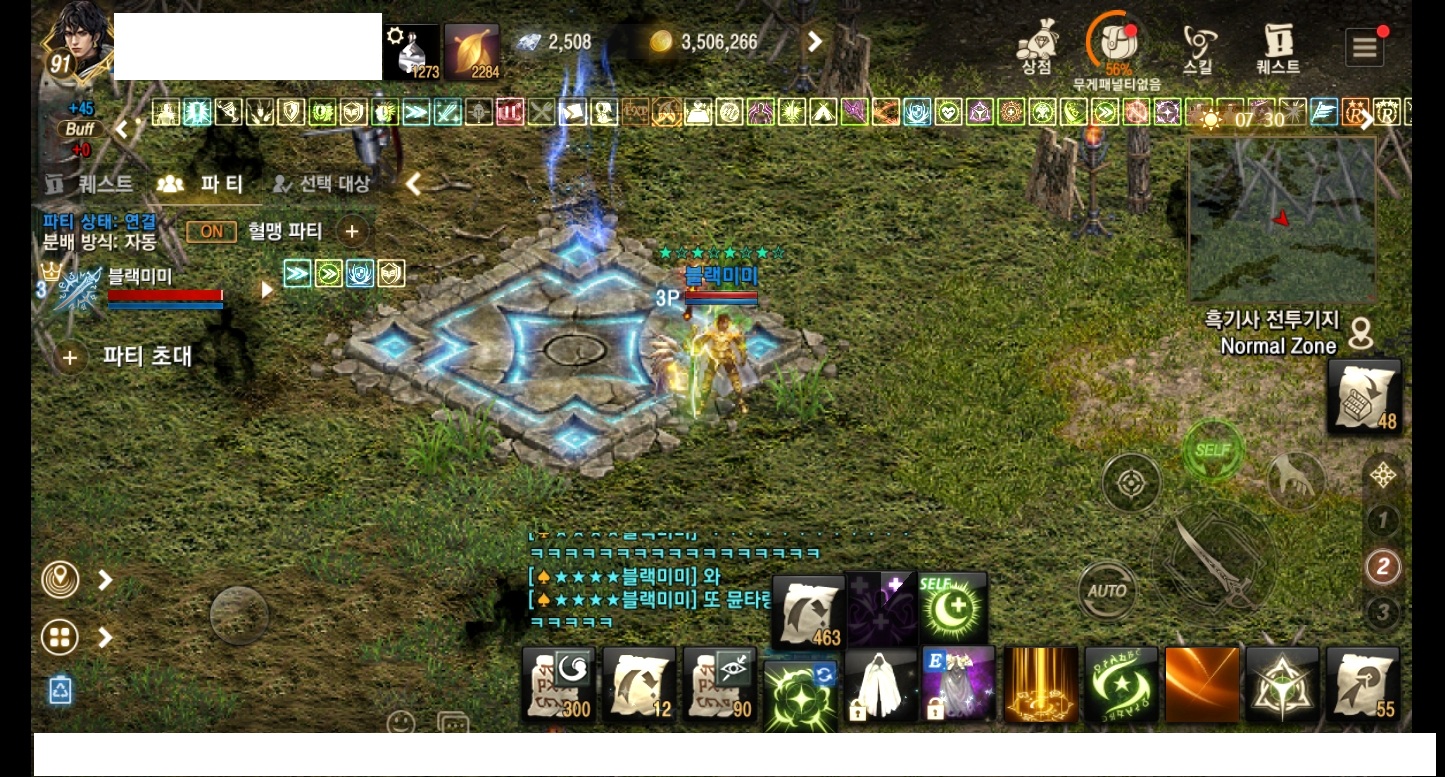The height and width of the screenshot is (777, 1445).
Task: Tap the minimap in the top right
Action: coord(1282,218)
